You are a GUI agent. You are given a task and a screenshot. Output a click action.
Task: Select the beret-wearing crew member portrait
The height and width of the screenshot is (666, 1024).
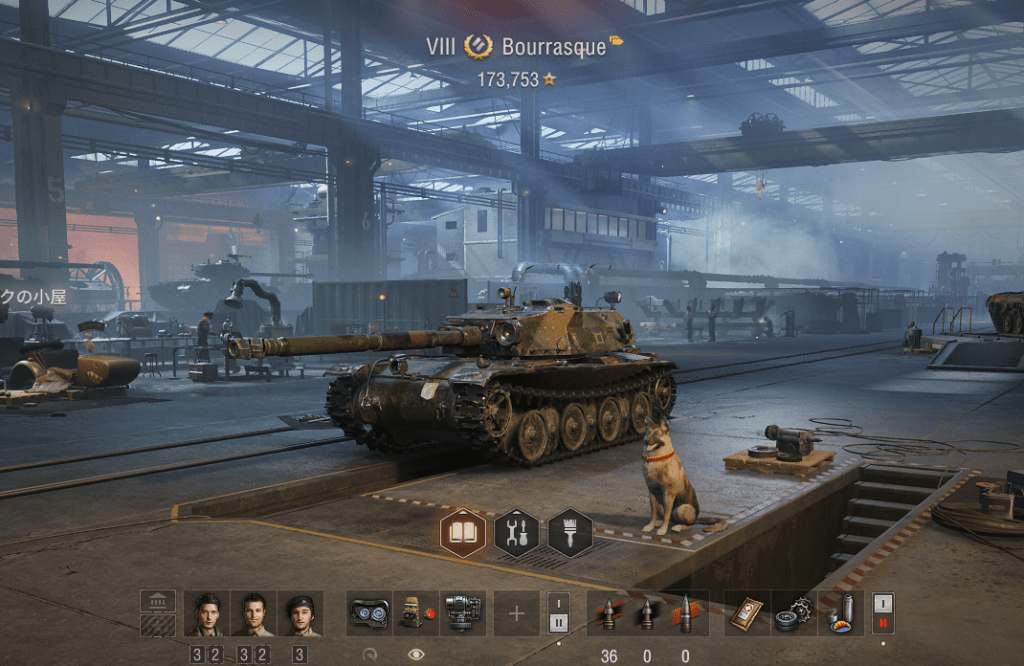coord(300,613)
